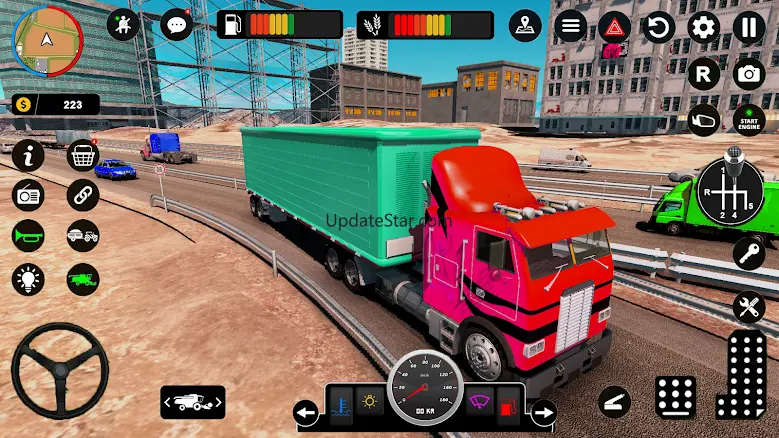
Task: Open the wrench and screwdriver repair button
Action: coord(748,307)
